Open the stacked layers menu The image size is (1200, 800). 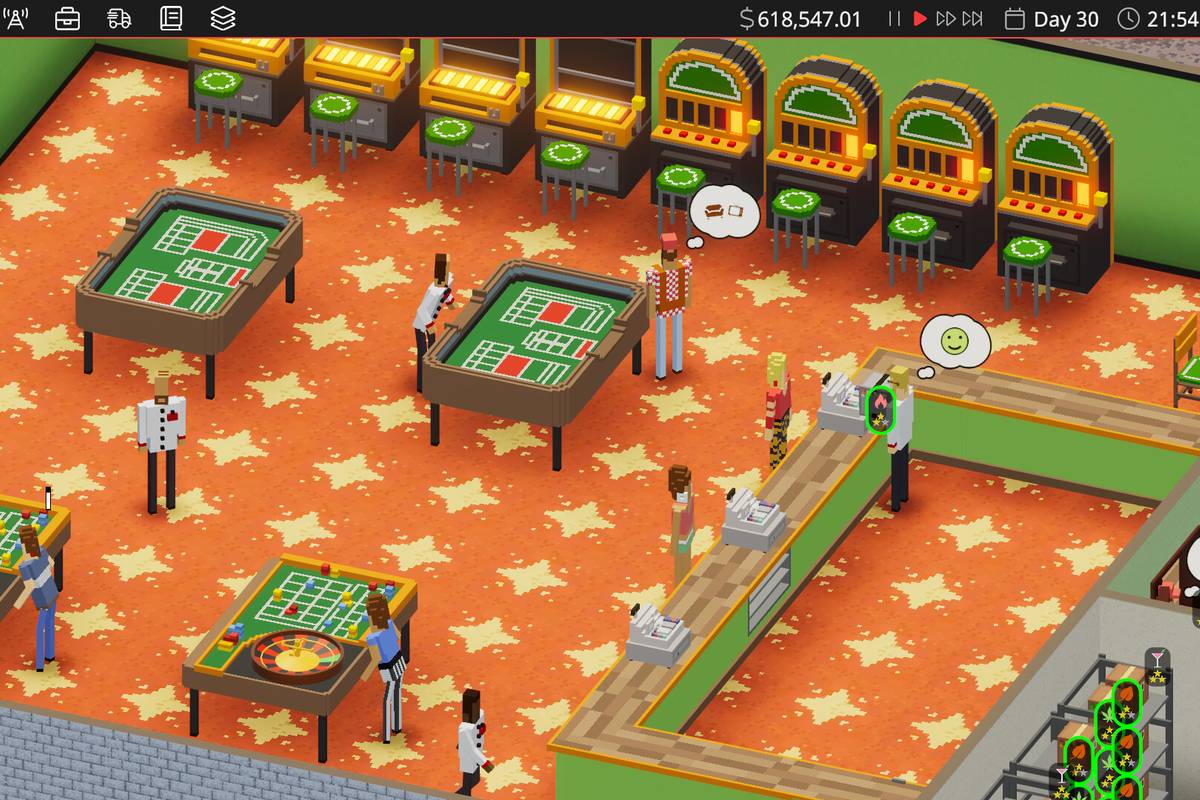pos(223,18)
